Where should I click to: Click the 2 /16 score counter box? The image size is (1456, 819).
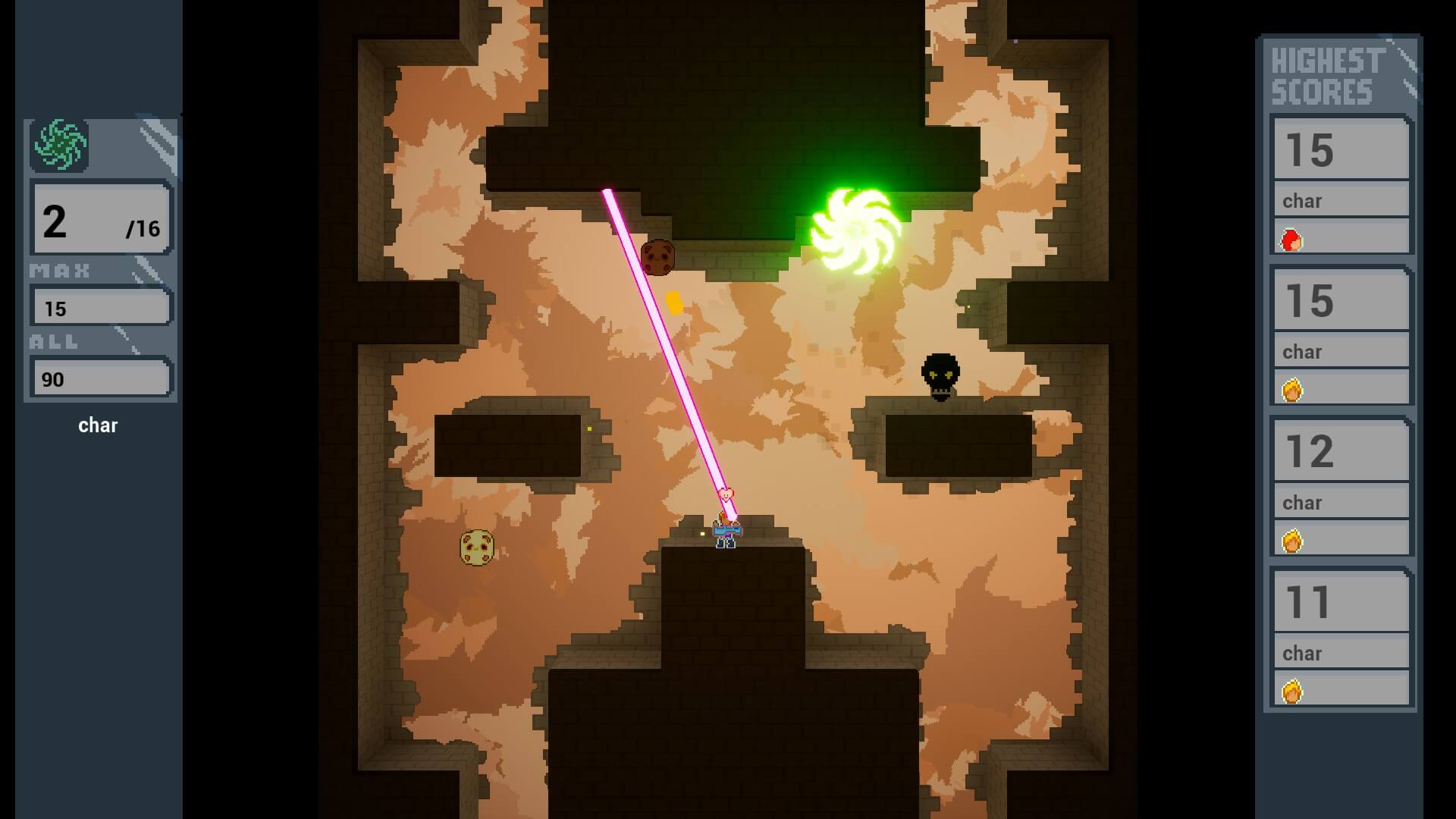point(101,221)
